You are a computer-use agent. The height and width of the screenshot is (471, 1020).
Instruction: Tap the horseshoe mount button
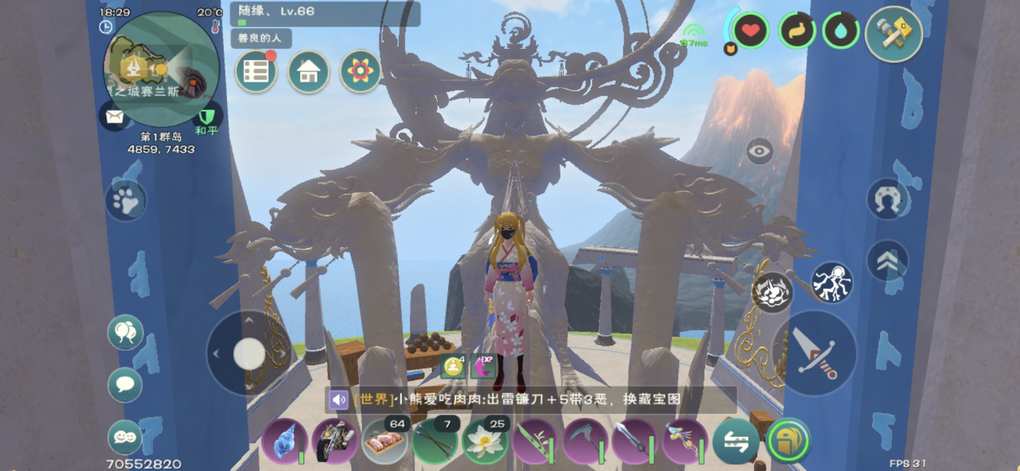coord(886,198)
